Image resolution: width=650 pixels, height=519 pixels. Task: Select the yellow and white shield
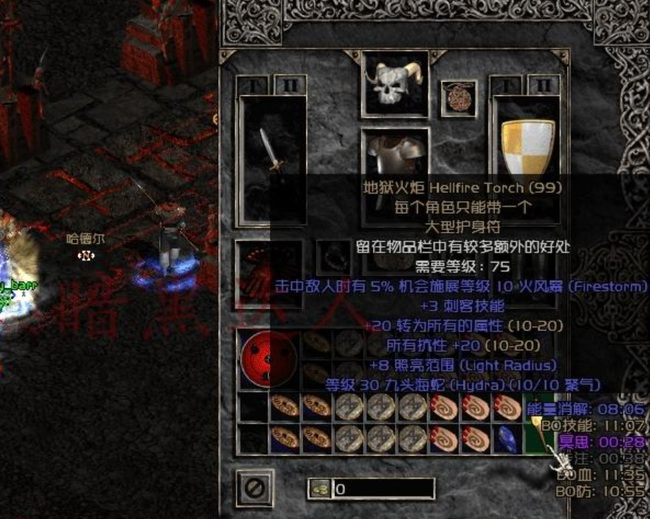coord(525,146)
